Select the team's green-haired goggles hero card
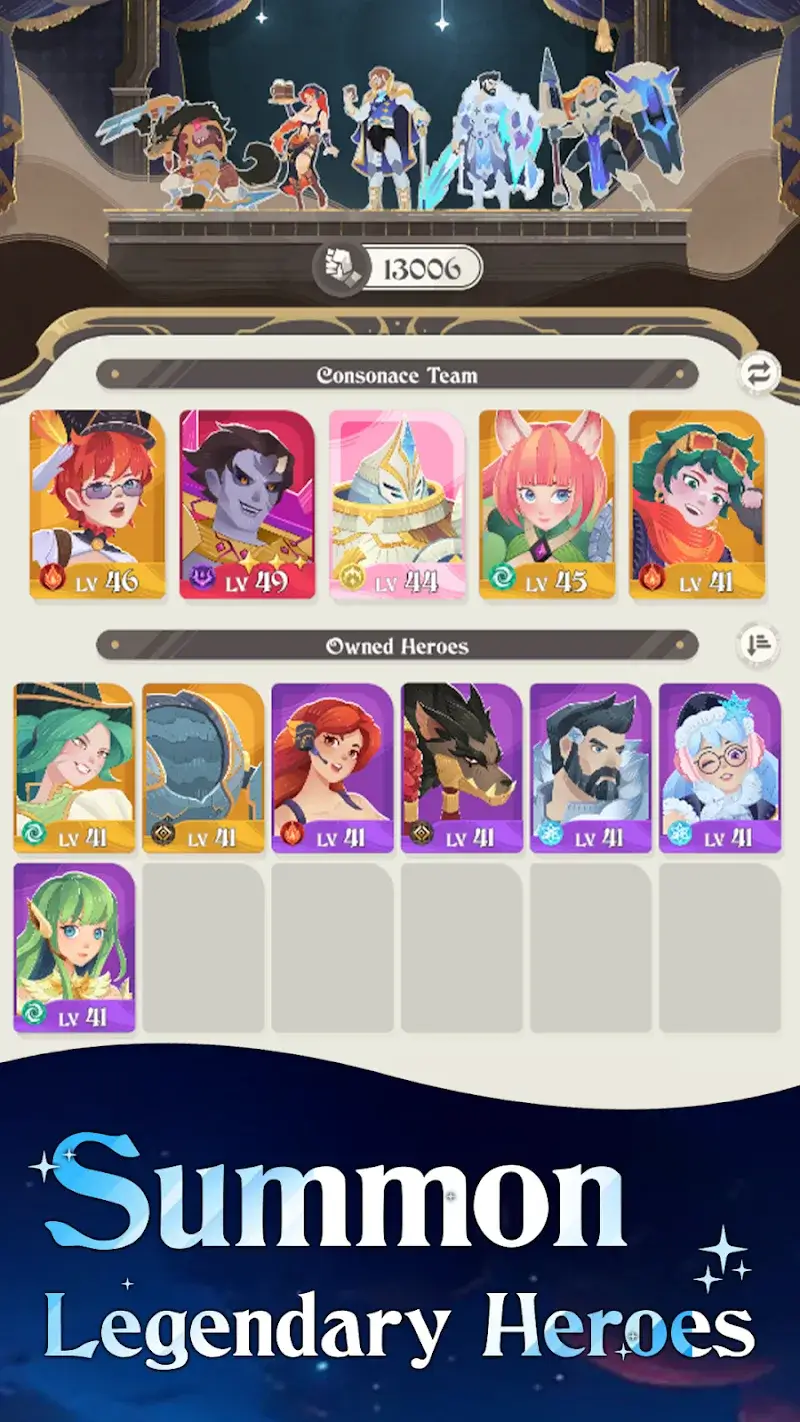The image size is (800, 1422). [697, 504]
